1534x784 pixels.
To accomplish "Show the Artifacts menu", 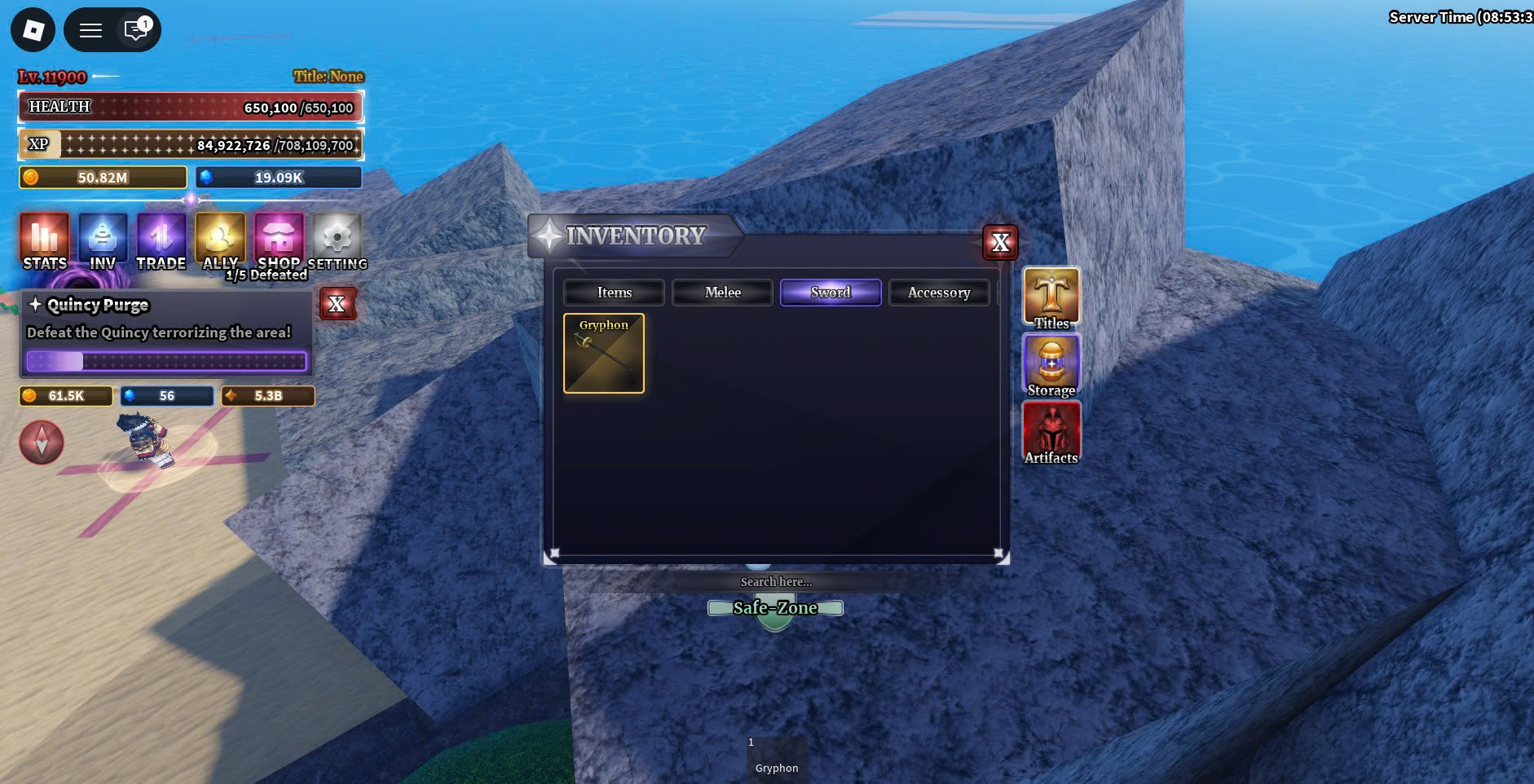I will pos(1051,432).
